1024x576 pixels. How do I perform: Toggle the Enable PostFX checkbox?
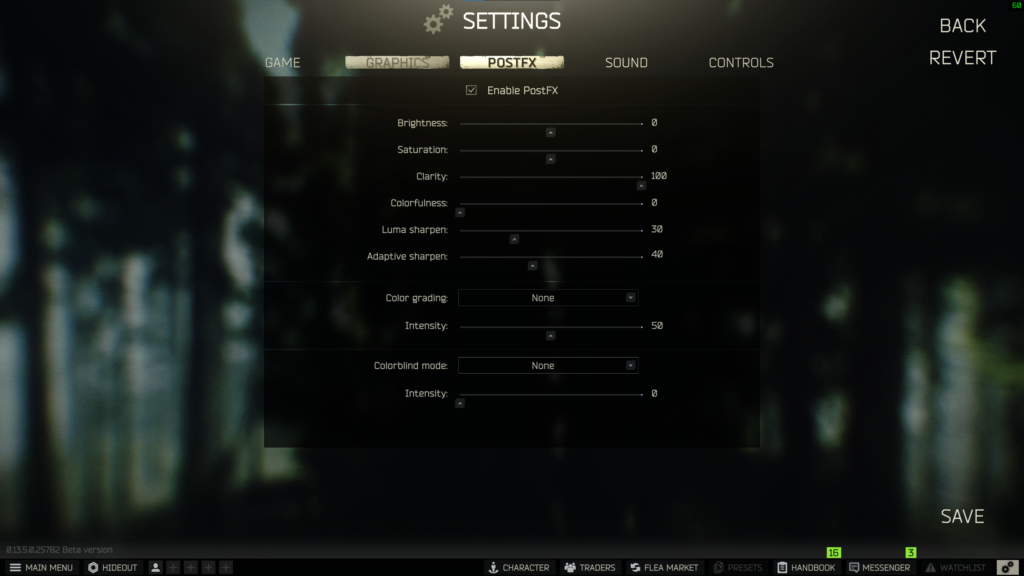click(x=472, y=91)
